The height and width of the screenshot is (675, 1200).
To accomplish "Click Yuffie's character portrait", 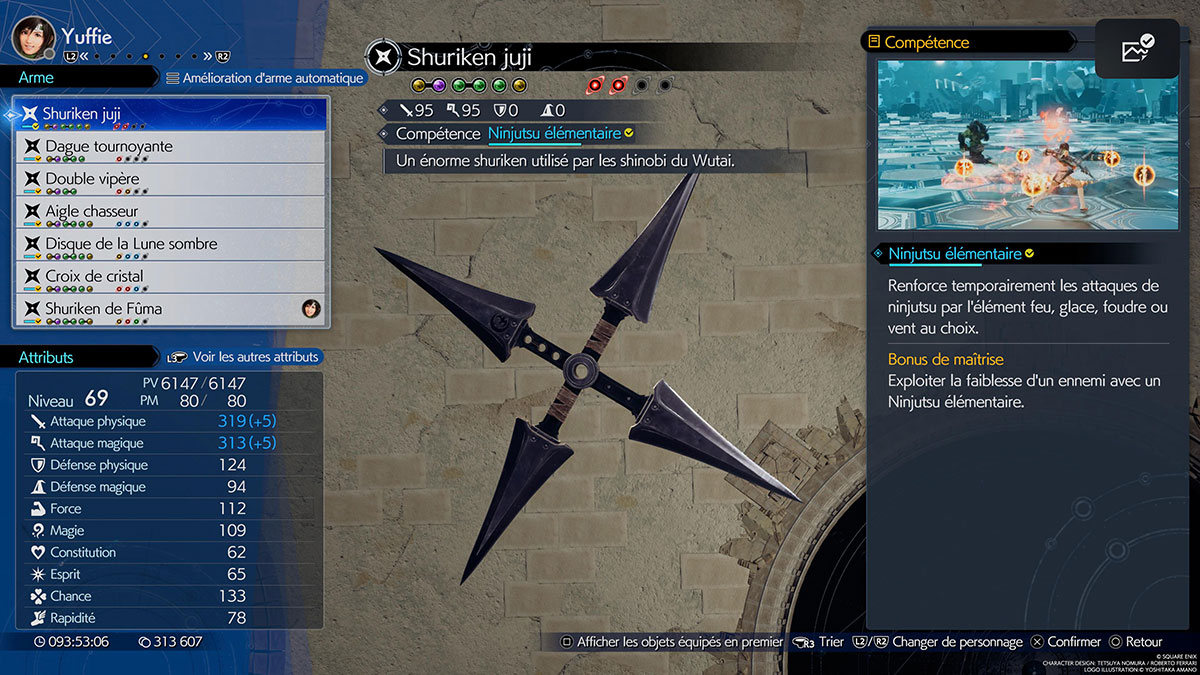I will pos(32,38).
